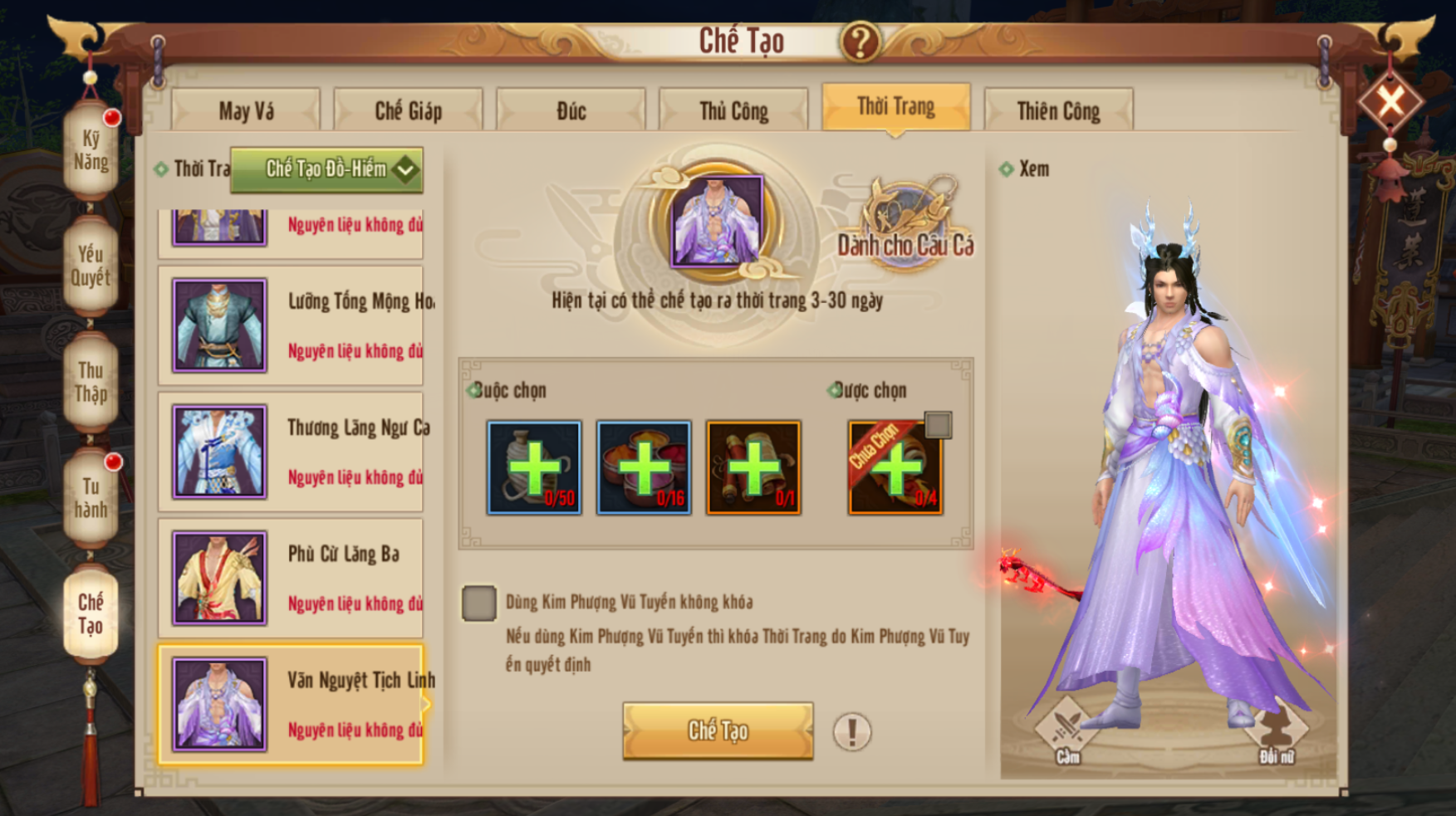This screenshot has width=1456, height=816.
Task: Add the scroll material 0/1
Action: tap(753, 467)
